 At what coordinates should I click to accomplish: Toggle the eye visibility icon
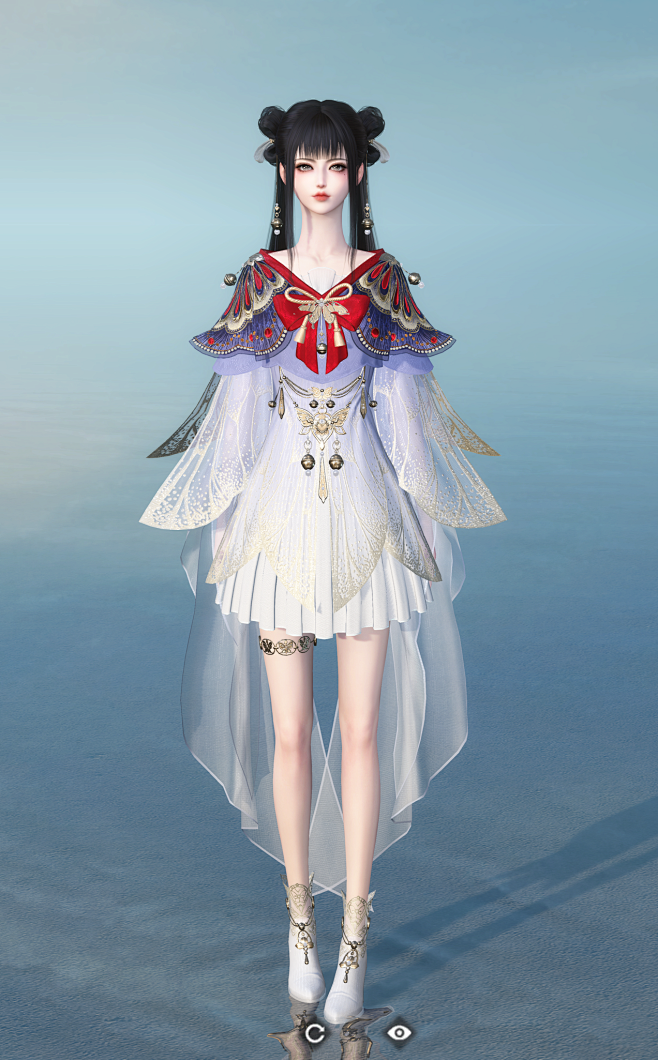[x=399, y=1032]
